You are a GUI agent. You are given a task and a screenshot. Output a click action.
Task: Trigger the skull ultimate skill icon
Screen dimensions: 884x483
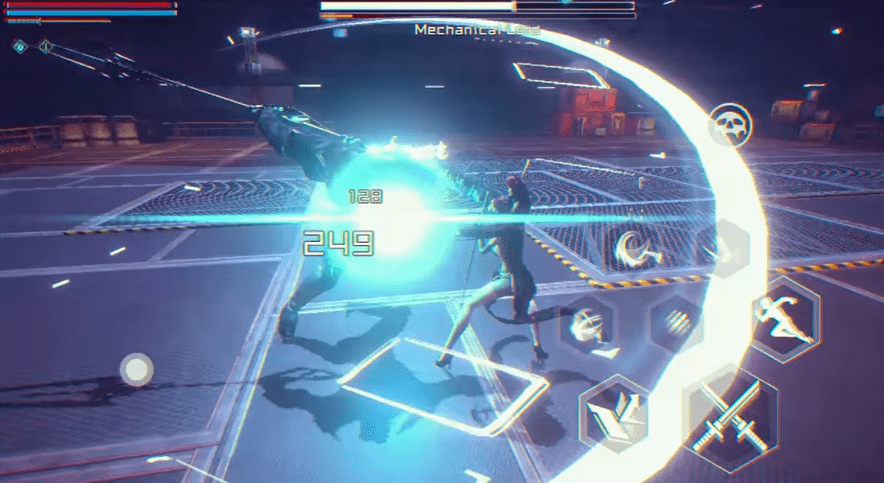point(731,127)
